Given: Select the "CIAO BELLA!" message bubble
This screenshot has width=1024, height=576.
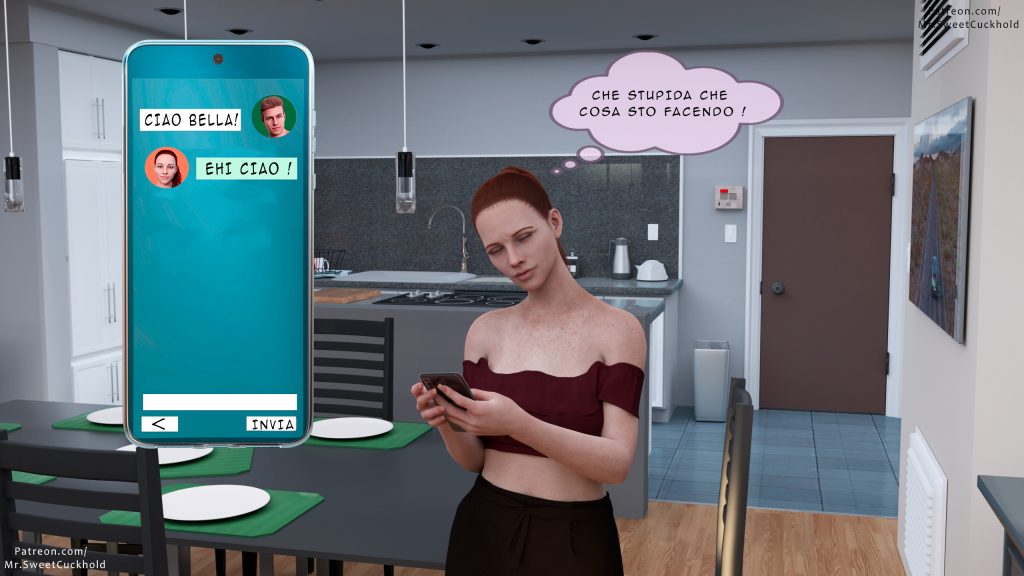Looking at the screenshot, I should 192,120.
